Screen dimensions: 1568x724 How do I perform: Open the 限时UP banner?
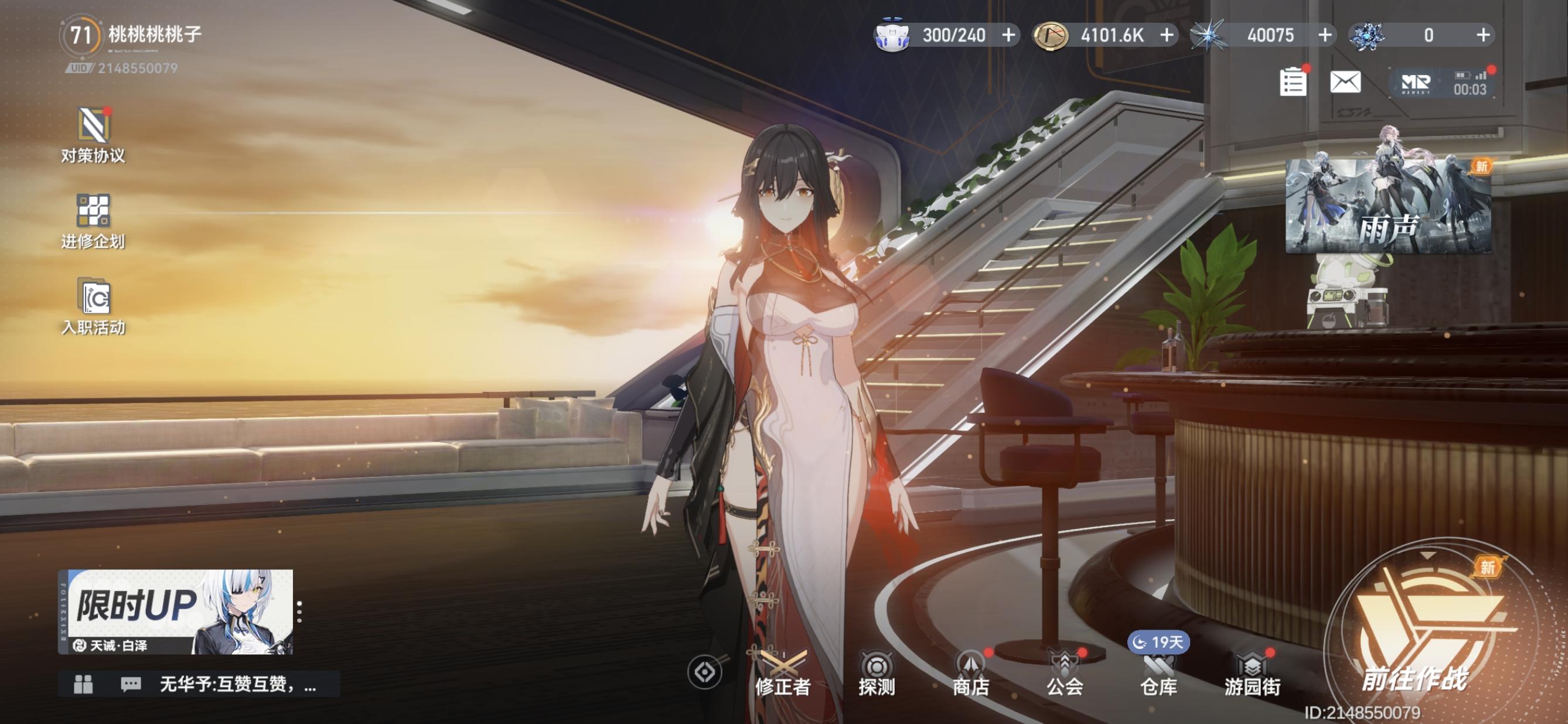[x=176, y=612]
